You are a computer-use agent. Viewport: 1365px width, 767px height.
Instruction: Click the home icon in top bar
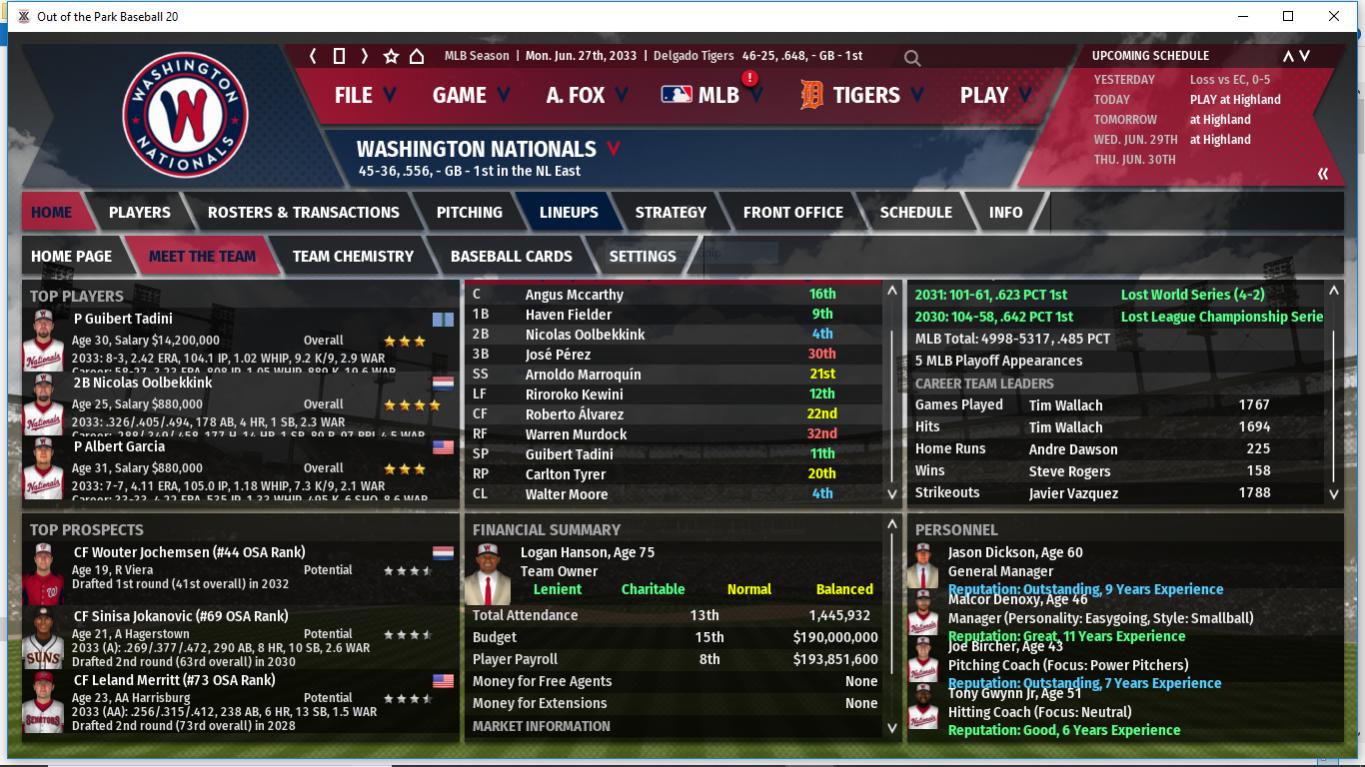click(417, 56)
